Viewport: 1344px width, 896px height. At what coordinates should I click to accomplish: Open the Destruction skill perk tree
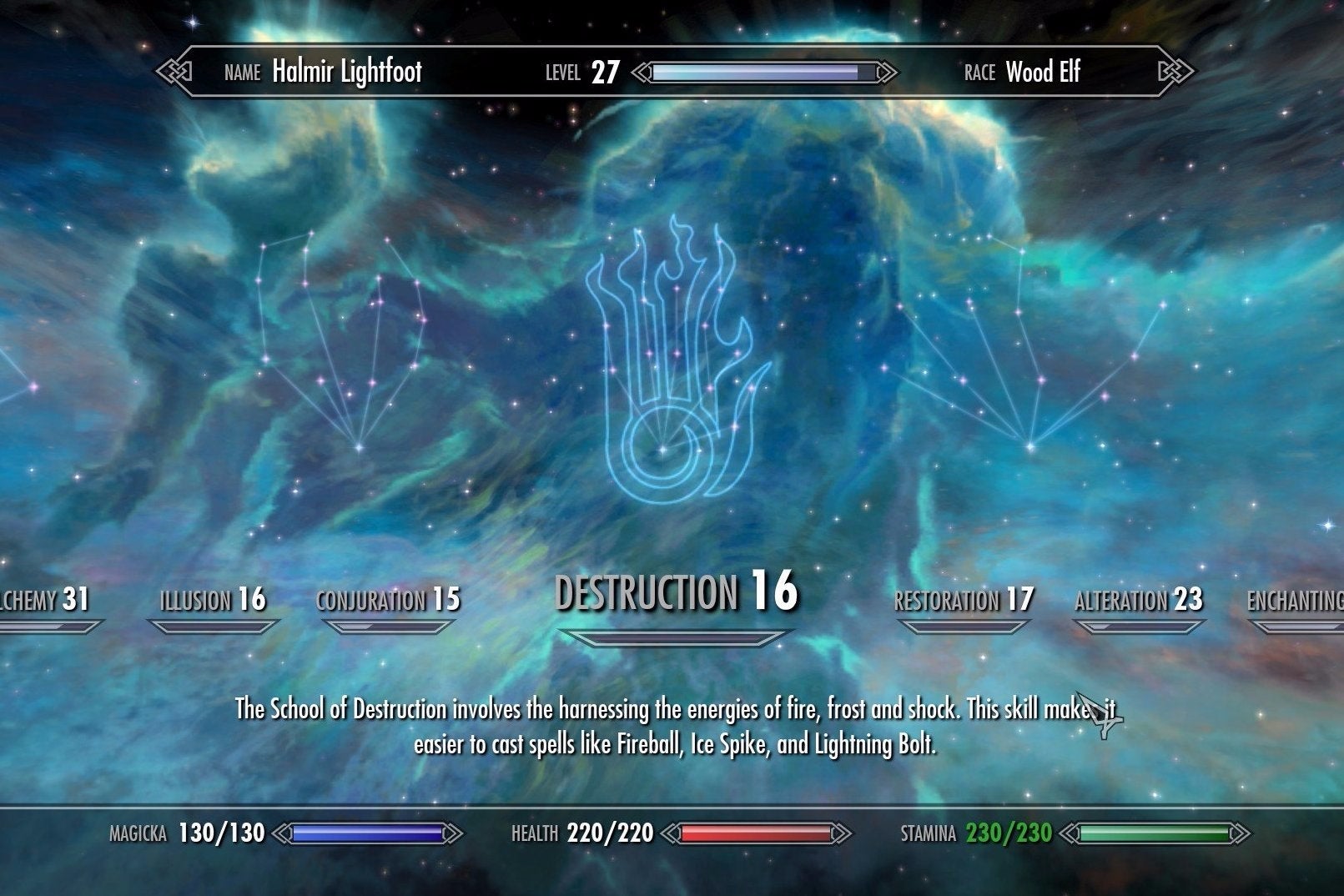tap(676, 592)
